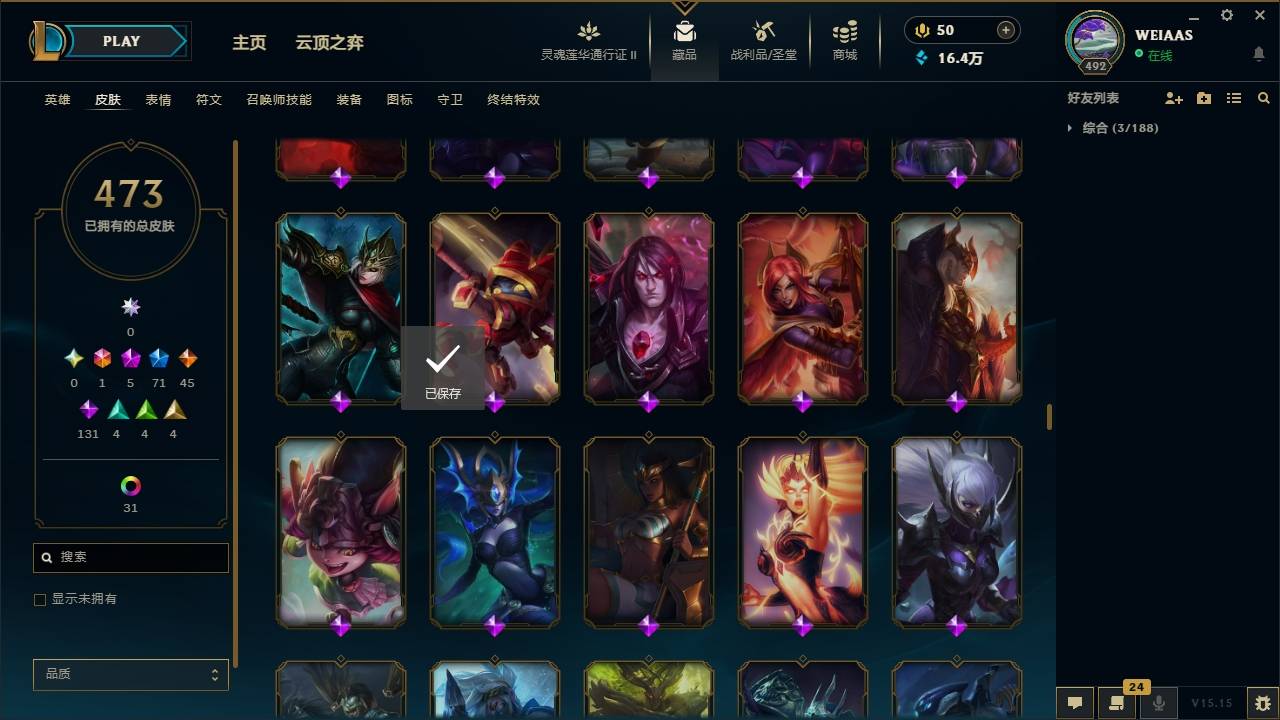1280x720 pixels.
Task: Enable the 显示未拥有 checkbox
Action: click(40, 599)
